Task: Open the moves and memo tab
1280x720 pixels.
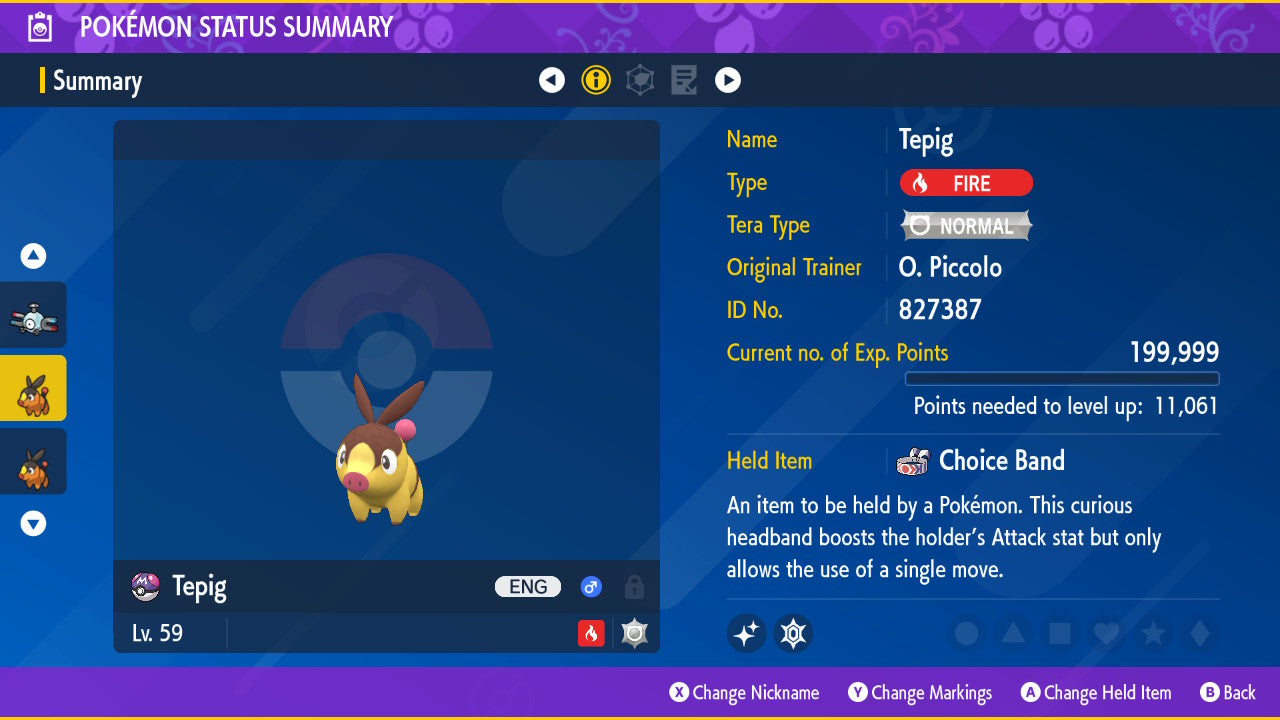Action: [x=684, y=80]
